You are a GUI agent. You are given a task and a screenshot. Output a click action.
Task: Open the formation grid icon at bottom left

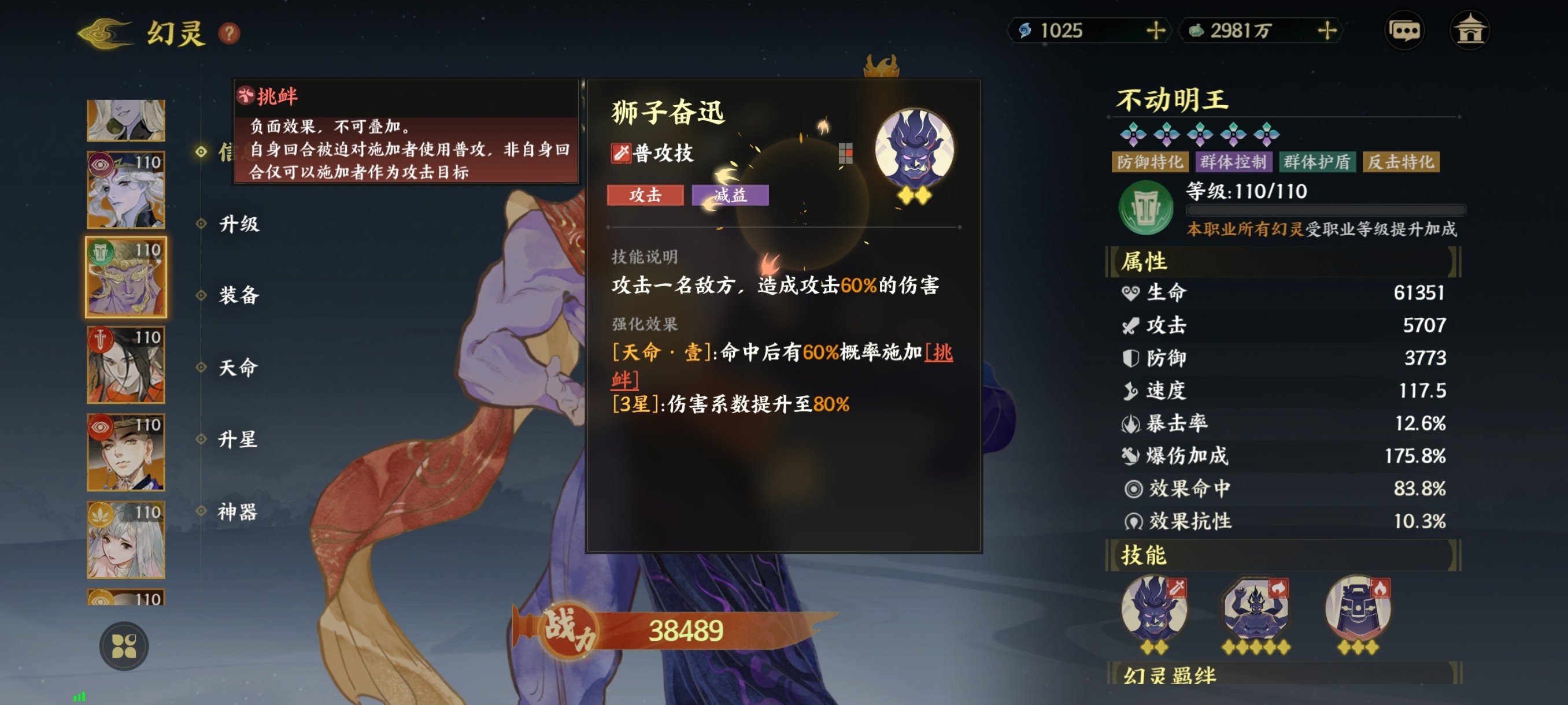pyautogui.click(x=126, y=646)
